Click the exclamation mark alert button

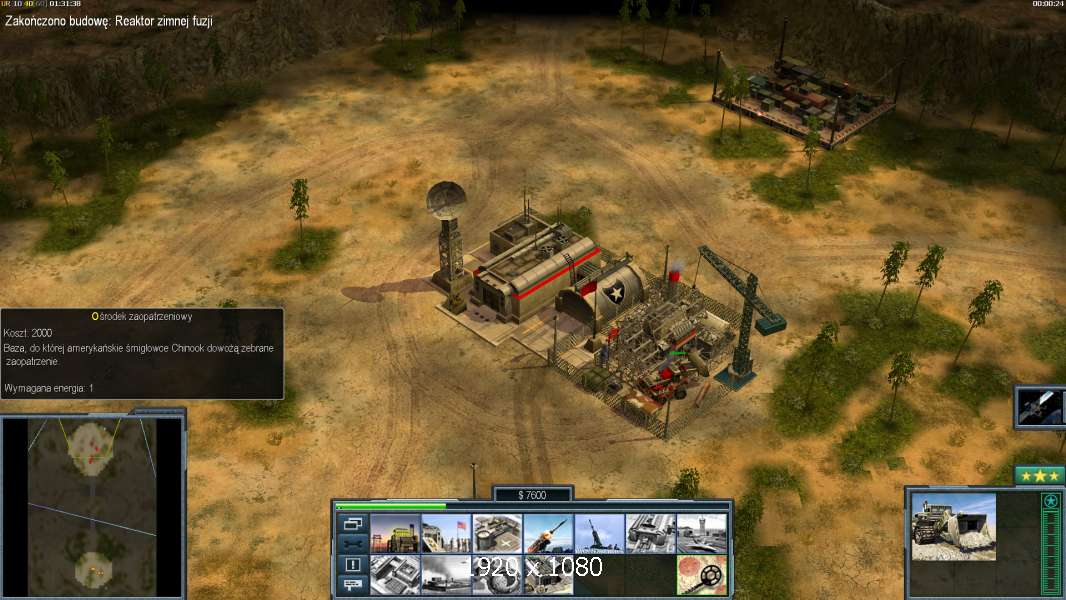pos(352,565)
